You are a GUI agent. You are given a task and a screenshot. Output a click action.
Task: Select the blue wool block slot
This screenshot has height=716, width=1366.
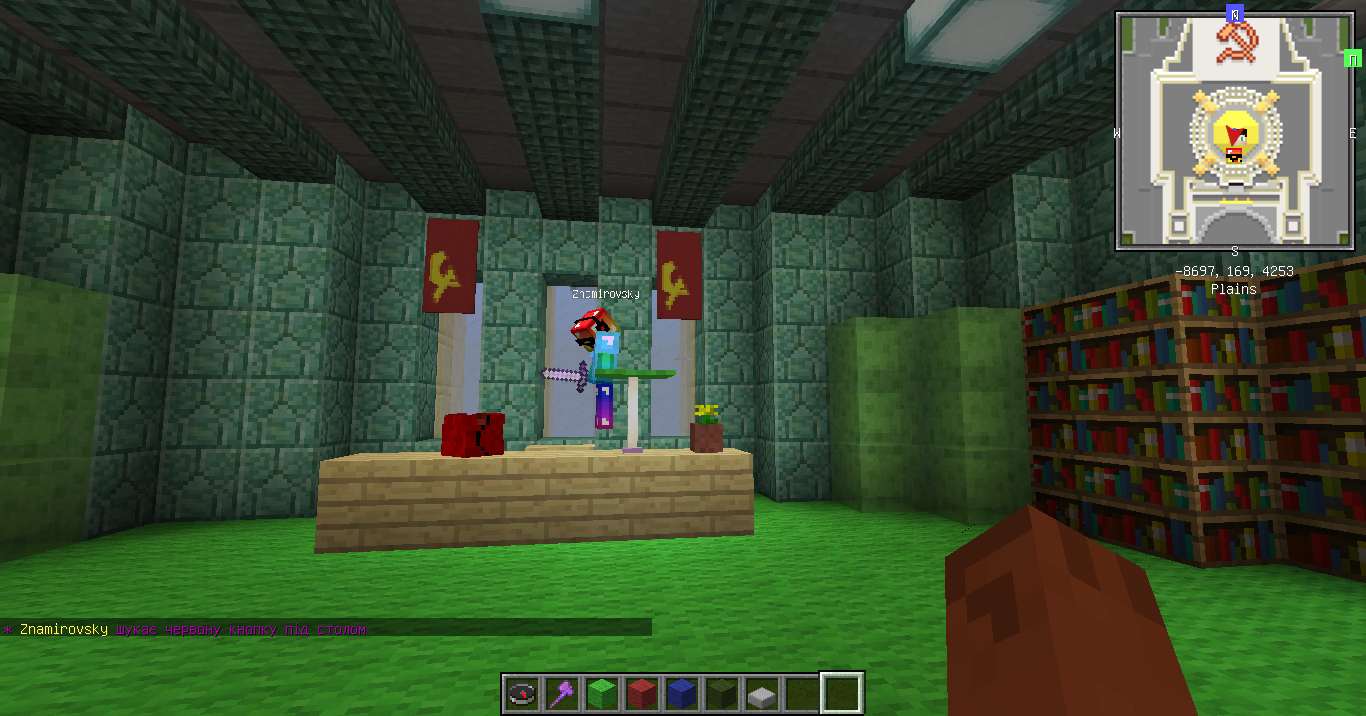pos(681,693)
